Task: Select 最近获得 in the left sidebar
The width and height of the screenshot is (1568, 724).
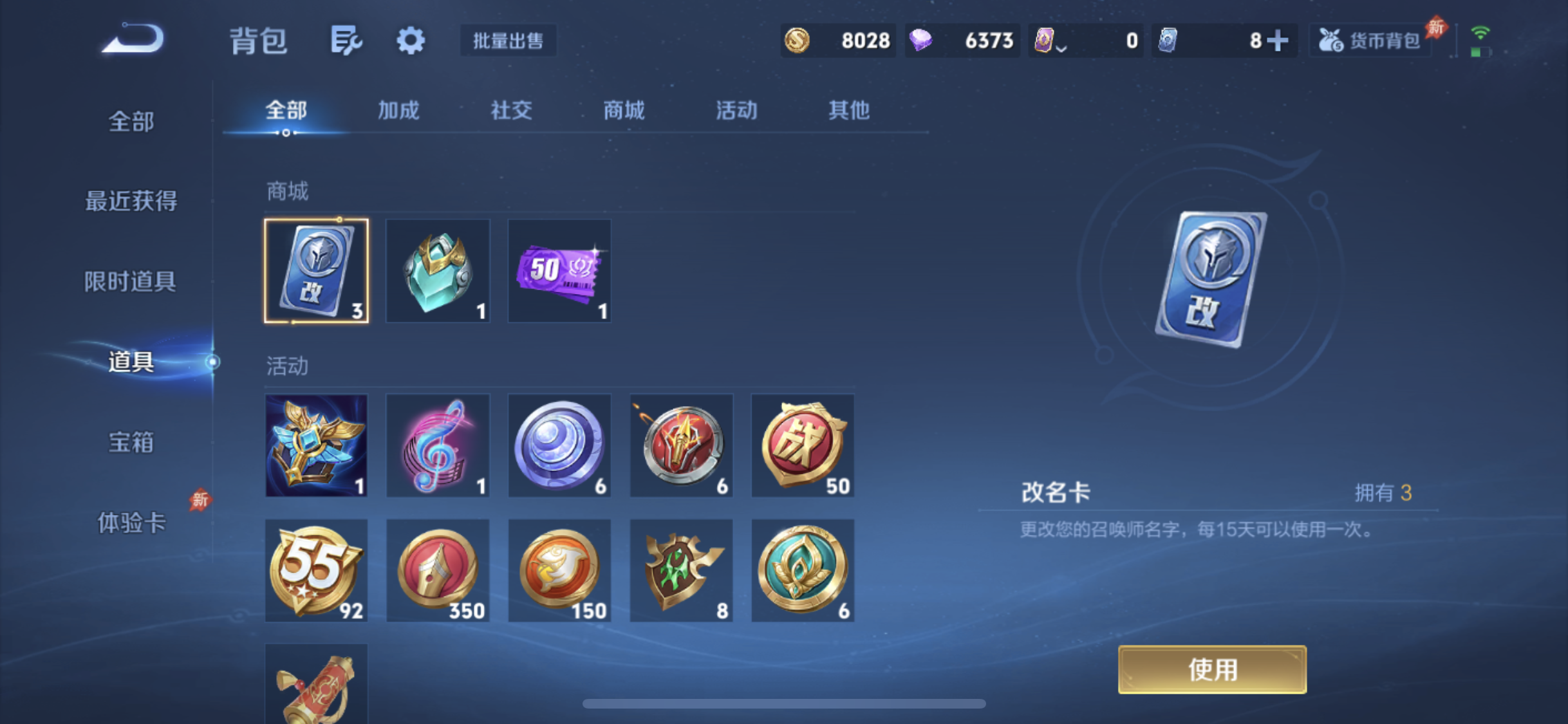Action: 129,200
